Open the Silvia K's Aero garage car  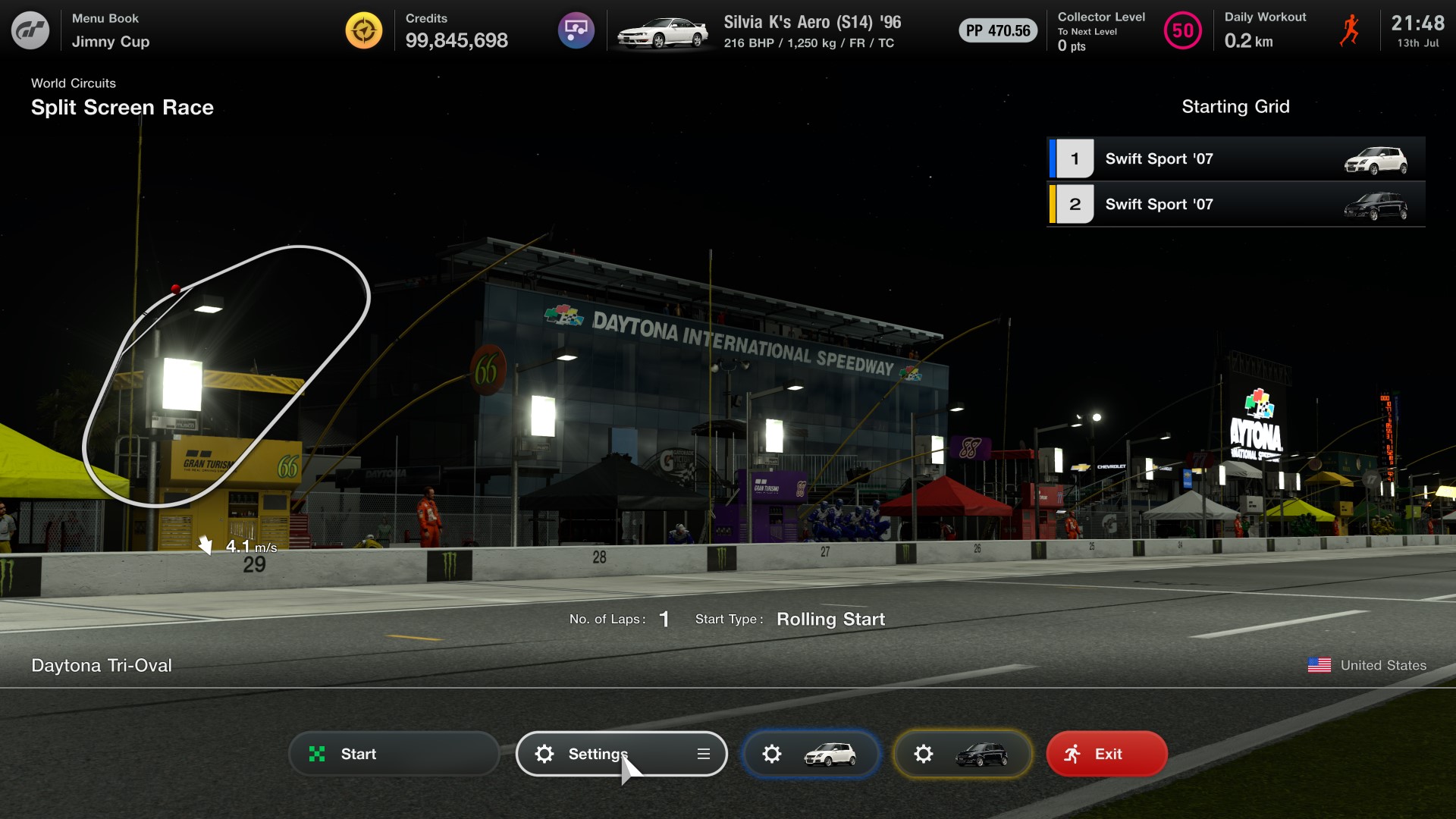click(x=663, y=32)
